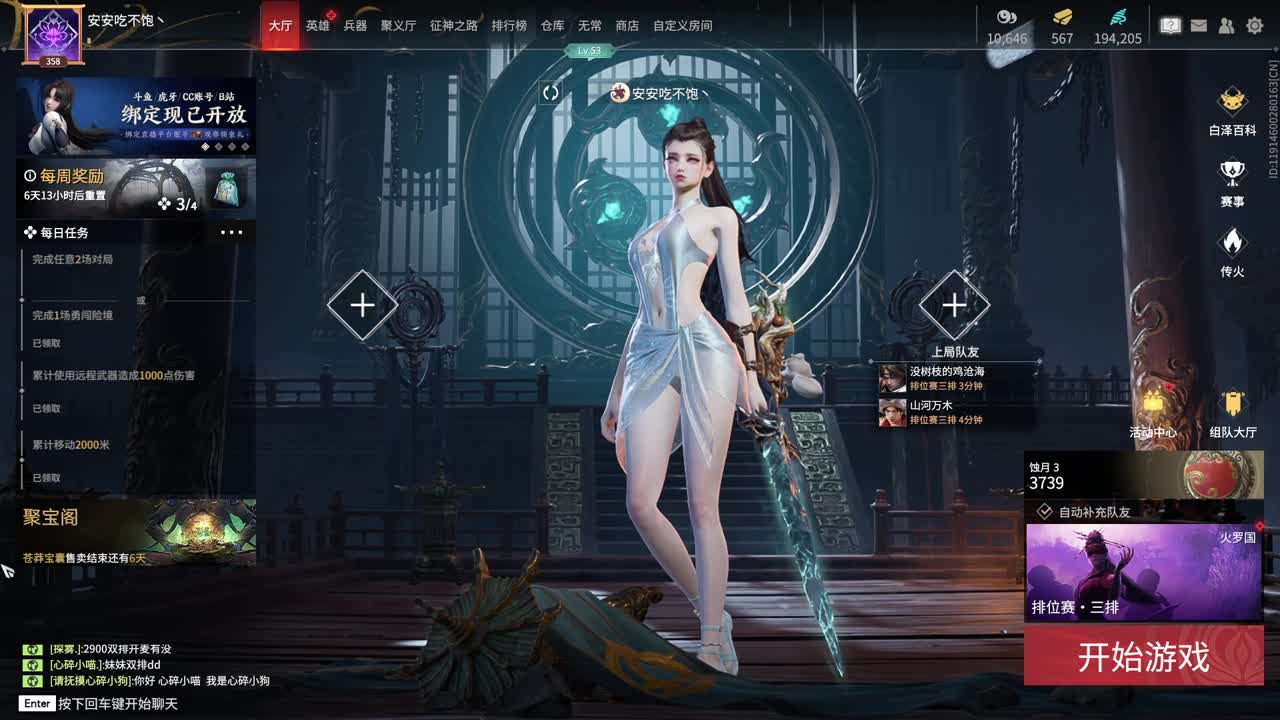
Task: Open the 自定义房间 custom room tab
Action: [683, 25]
